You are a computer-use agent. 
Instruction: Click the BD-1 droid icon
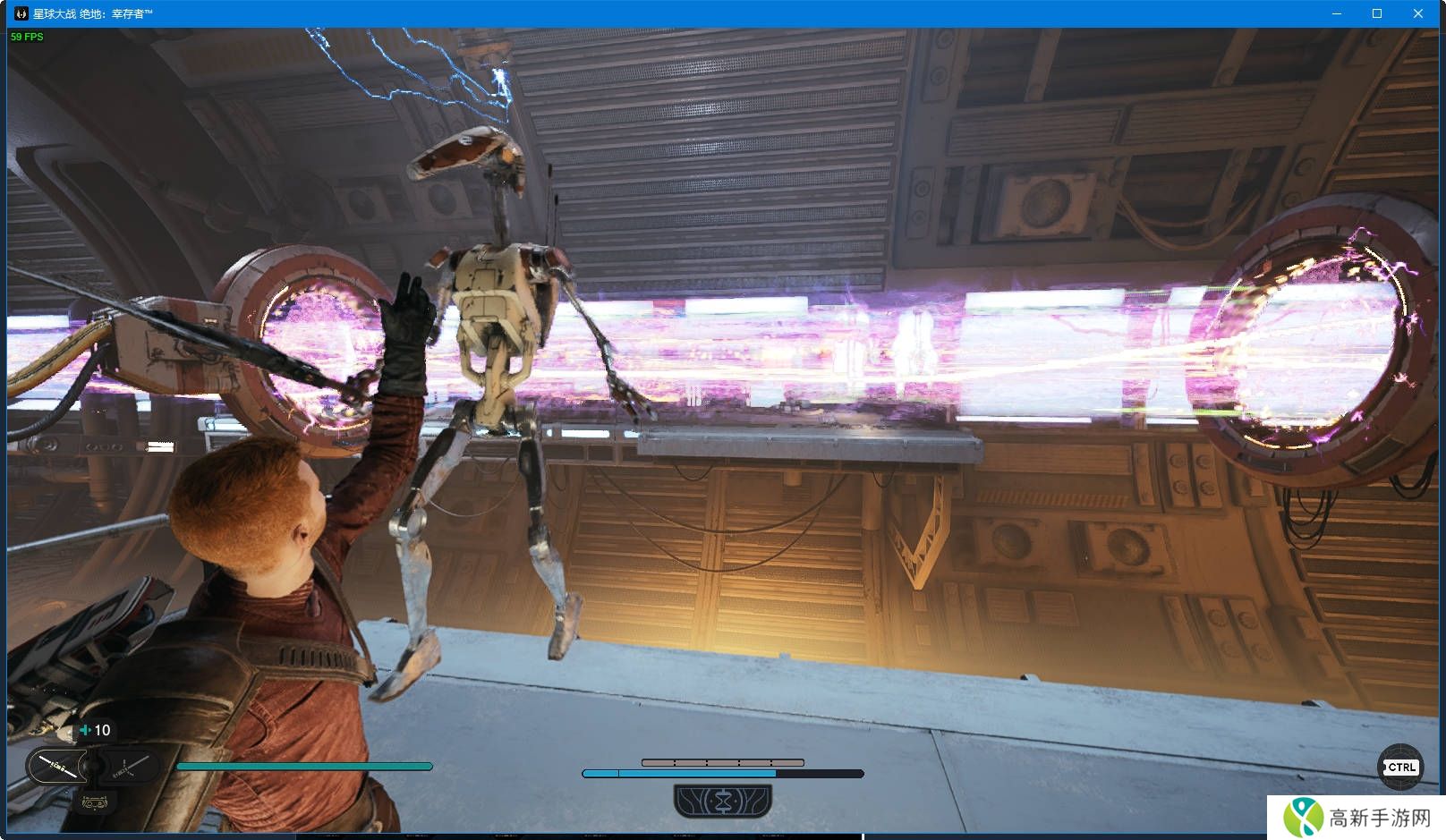(93, 801)
